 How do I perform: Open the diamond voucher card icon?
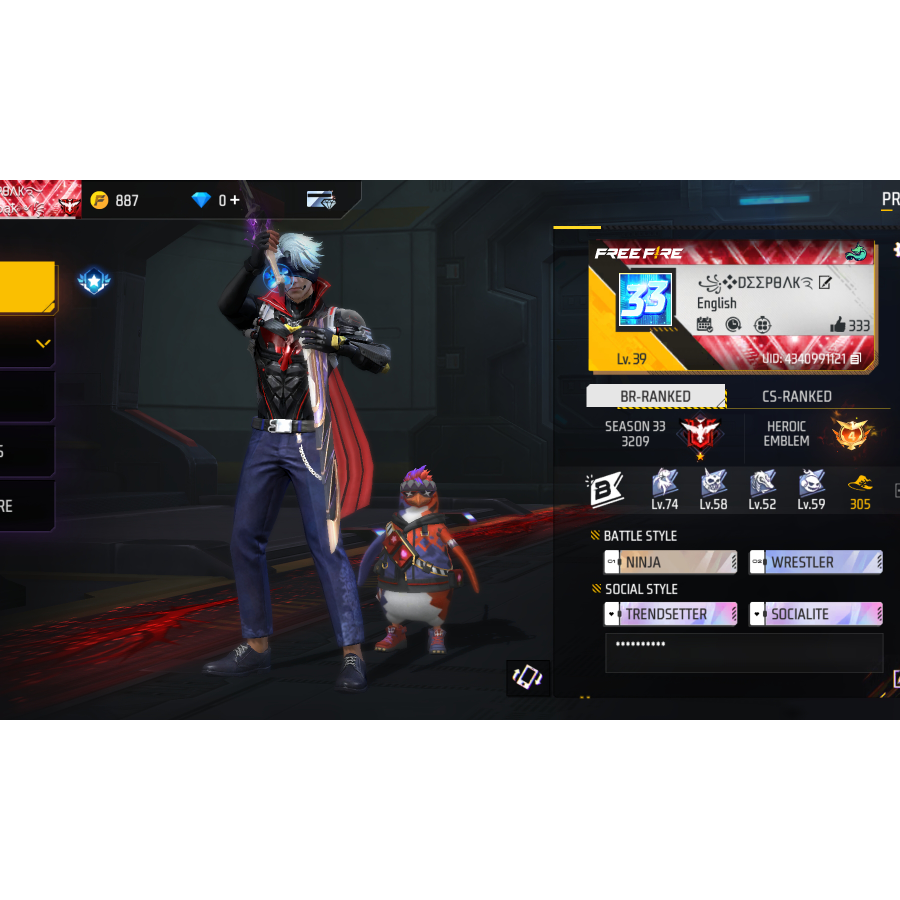(x=321, y=199)
